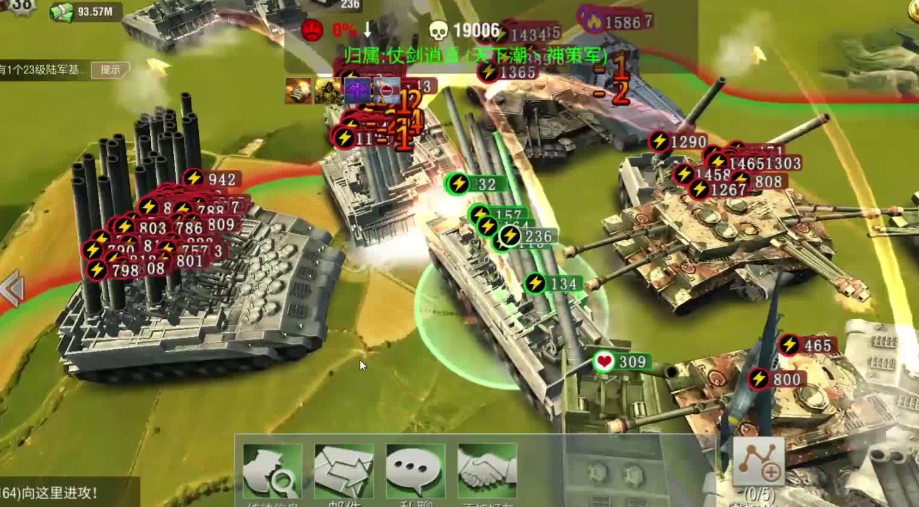Image resolution: width=919 pixels, height=507 pixels.
Task: Open the cash resource display showing 93.57M
Action: pyautogui.click(x=85, y=12)
